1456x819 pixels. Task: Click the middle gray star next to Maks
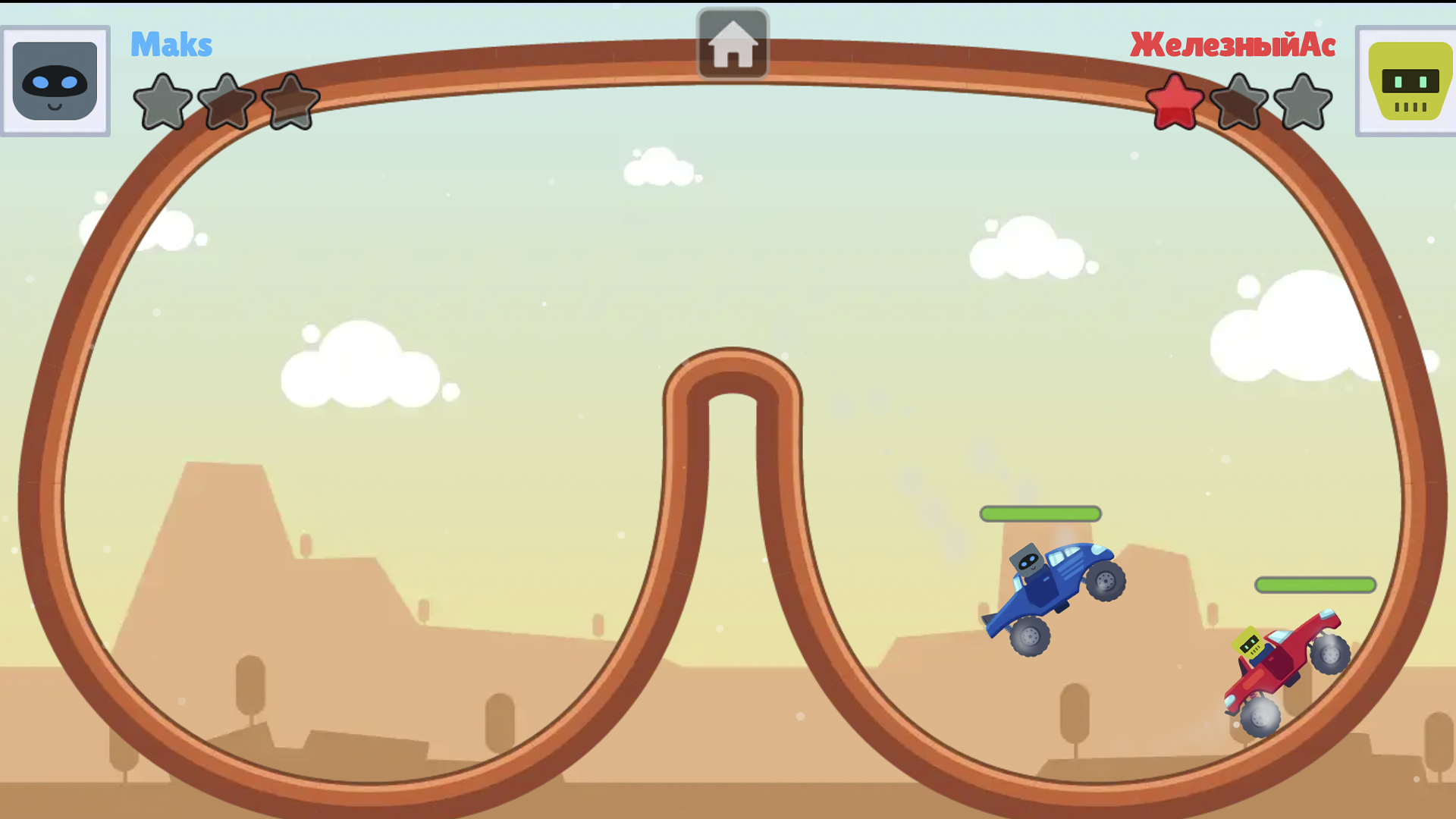225,101
